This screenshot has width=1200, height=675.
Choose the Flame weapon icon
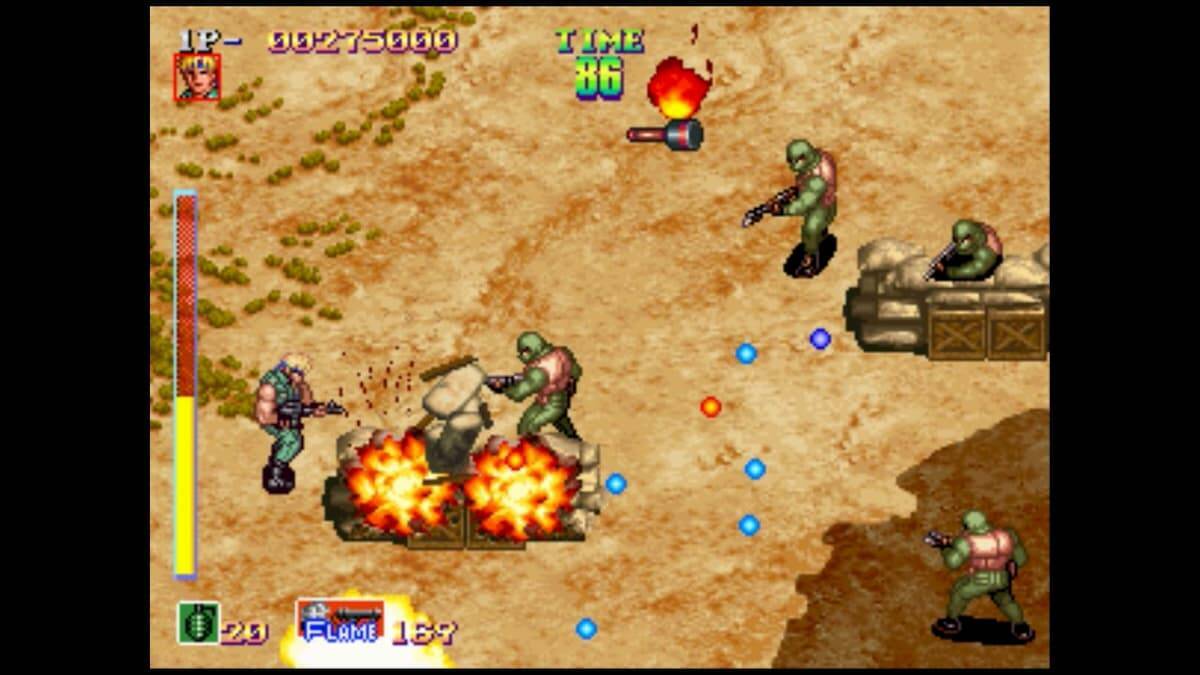coord(340,621)
